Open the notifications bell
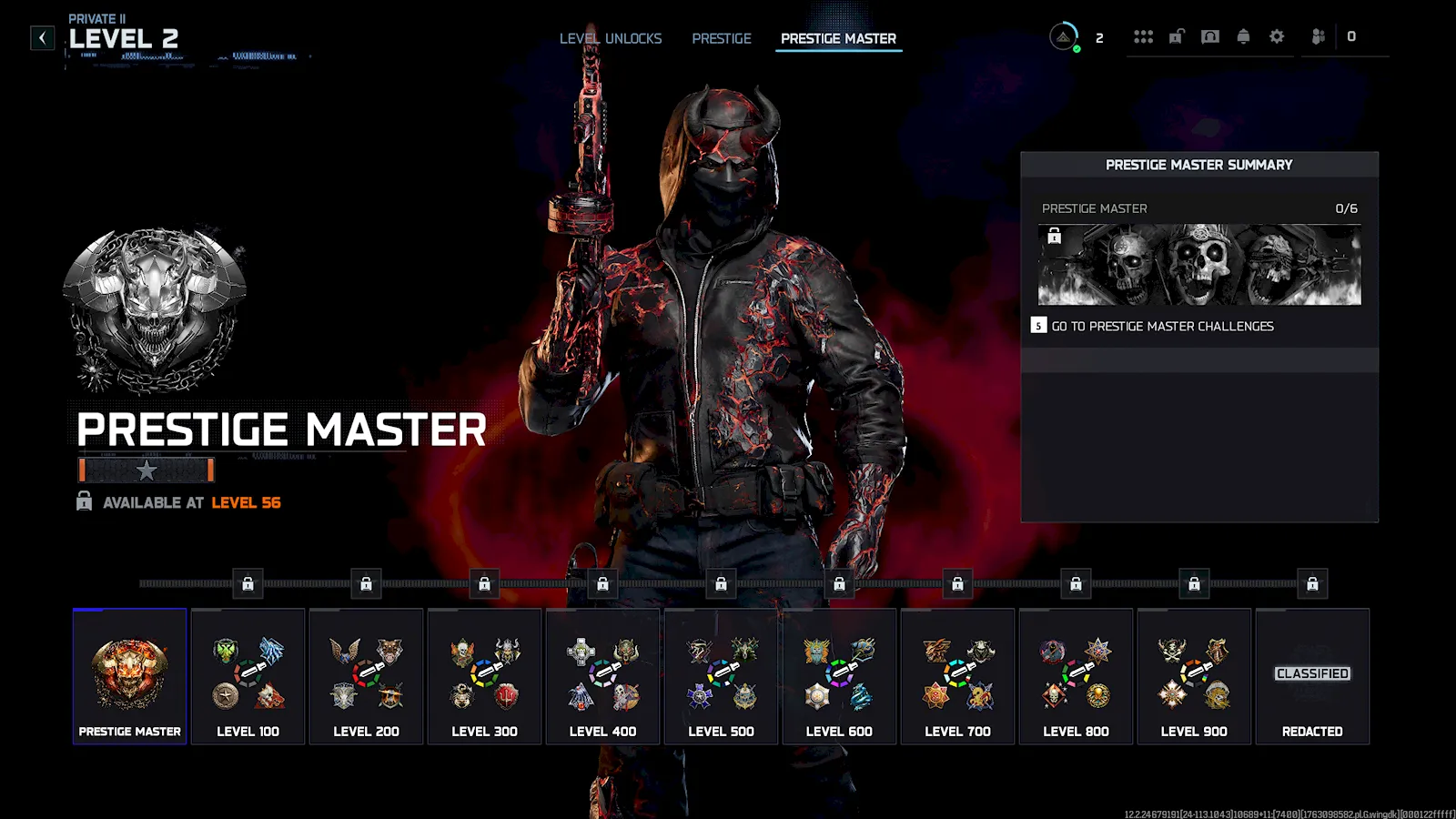 (x=1243, y=36)
